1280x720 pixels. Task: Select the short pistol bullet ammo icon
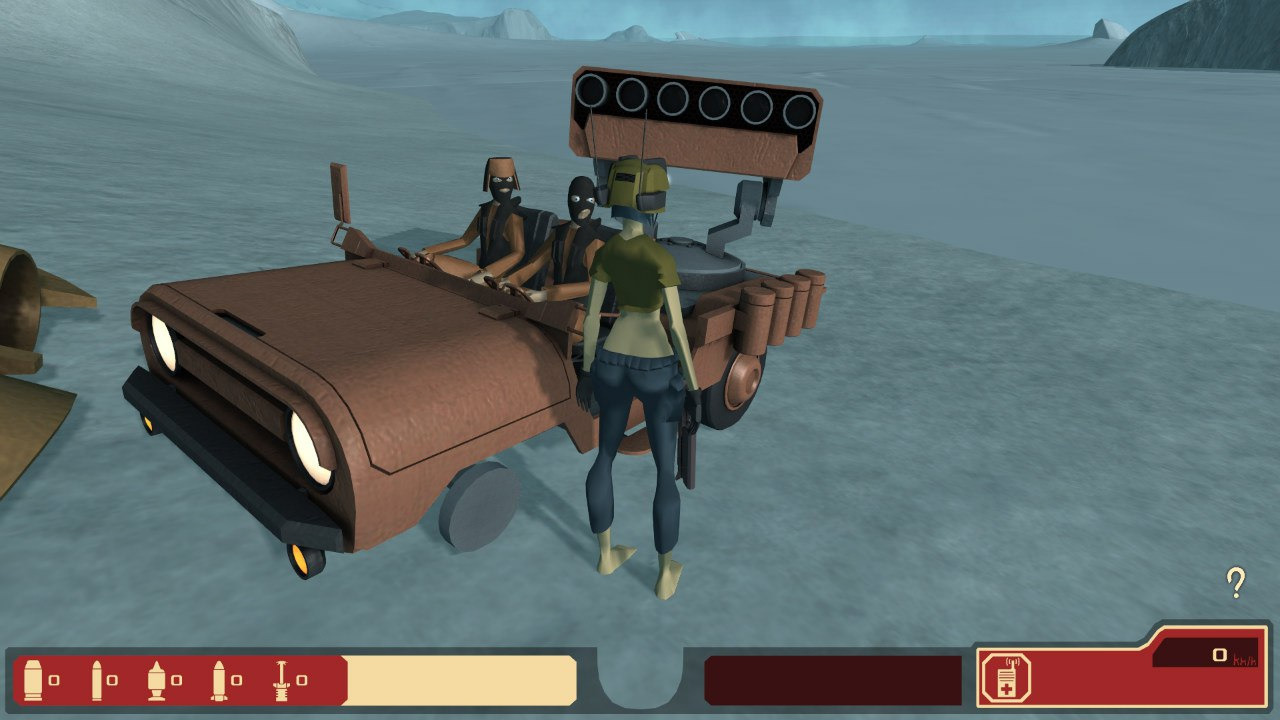tap(34, 680)
